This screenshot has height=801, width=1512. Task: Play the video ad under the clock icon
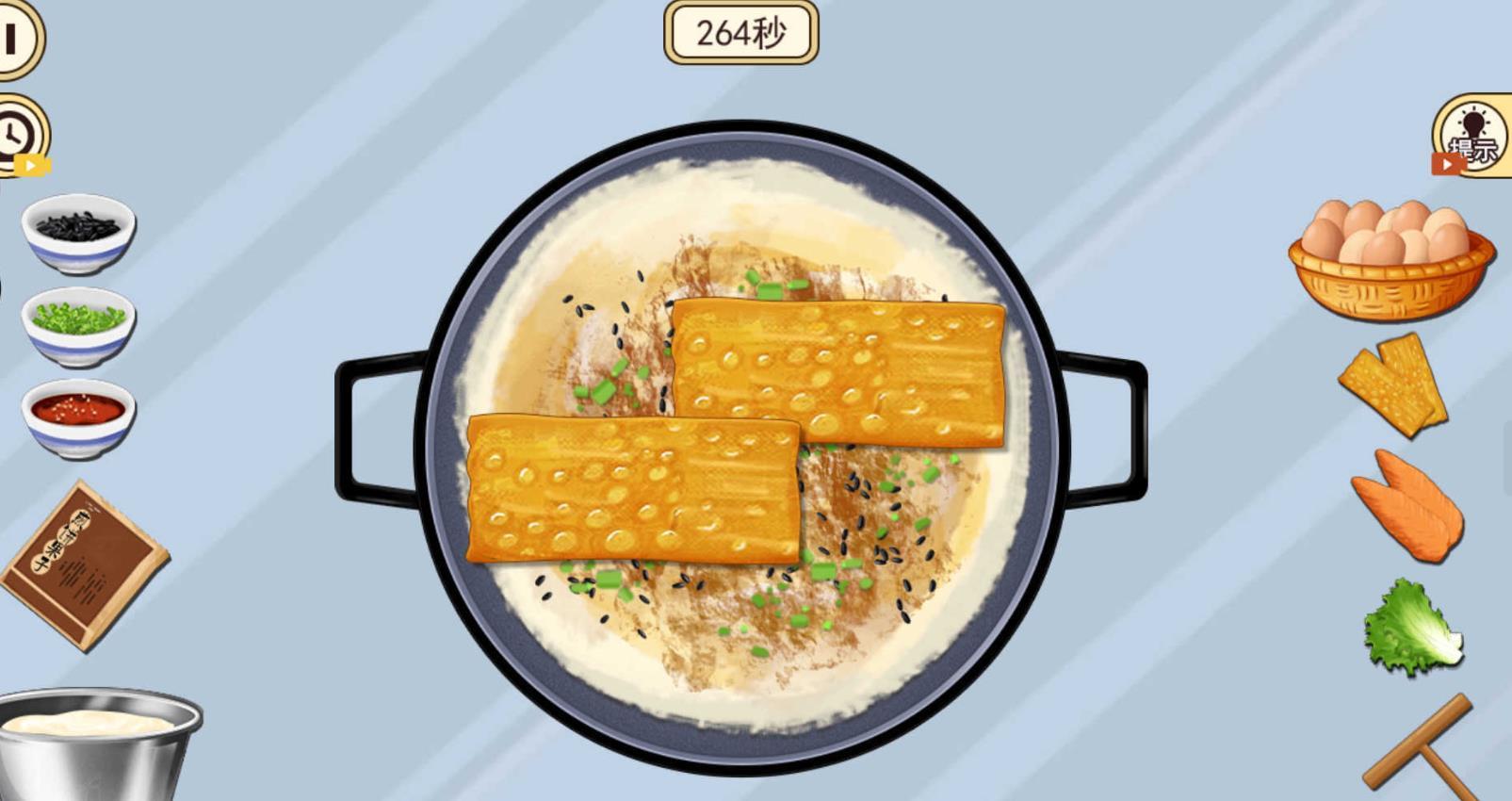point(31,164)
